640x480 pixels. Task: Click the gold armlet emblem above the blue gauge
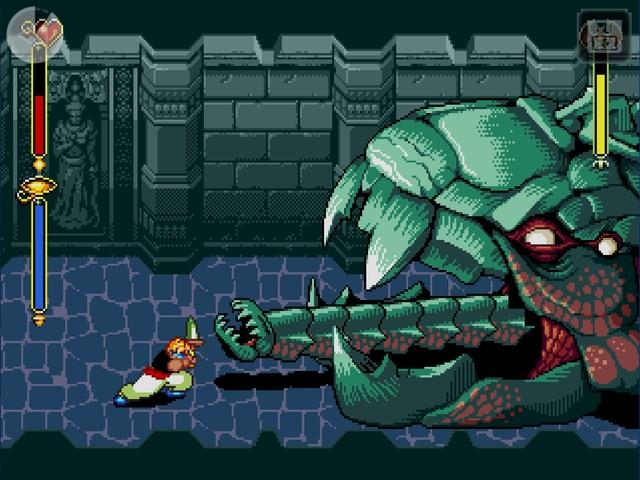(x=38, y=185)
